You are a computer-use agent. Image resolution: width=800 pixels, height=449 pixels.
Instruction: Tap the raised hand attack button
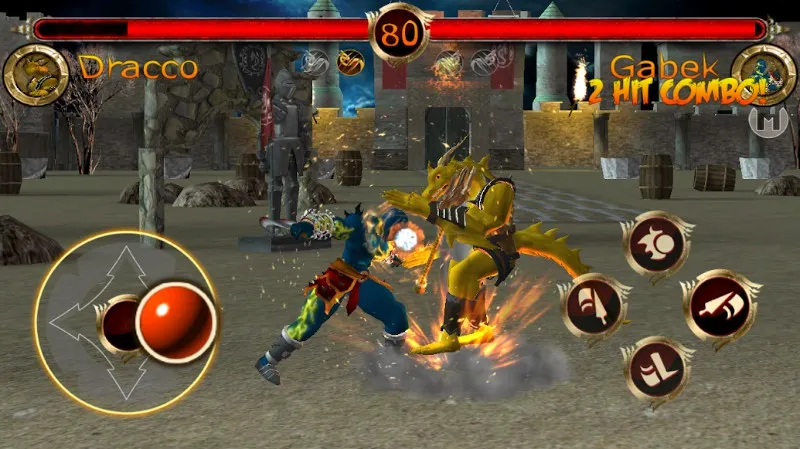click(x=593, y=307)
